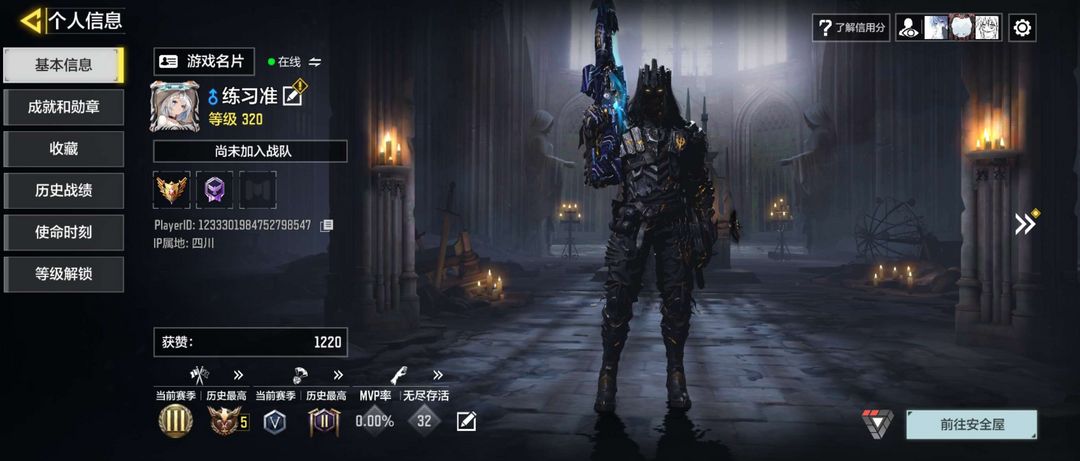1080x461 pixels.
Task: Open the 游戏名片 card
Action: point(204,61)
